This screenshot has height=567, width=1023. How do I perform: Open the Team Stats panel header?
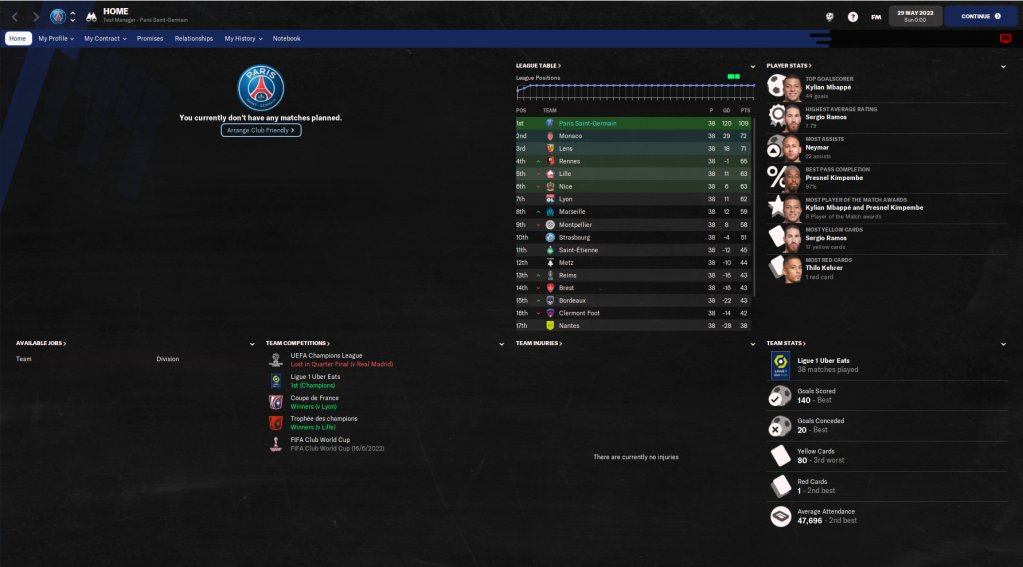(786, 343)
